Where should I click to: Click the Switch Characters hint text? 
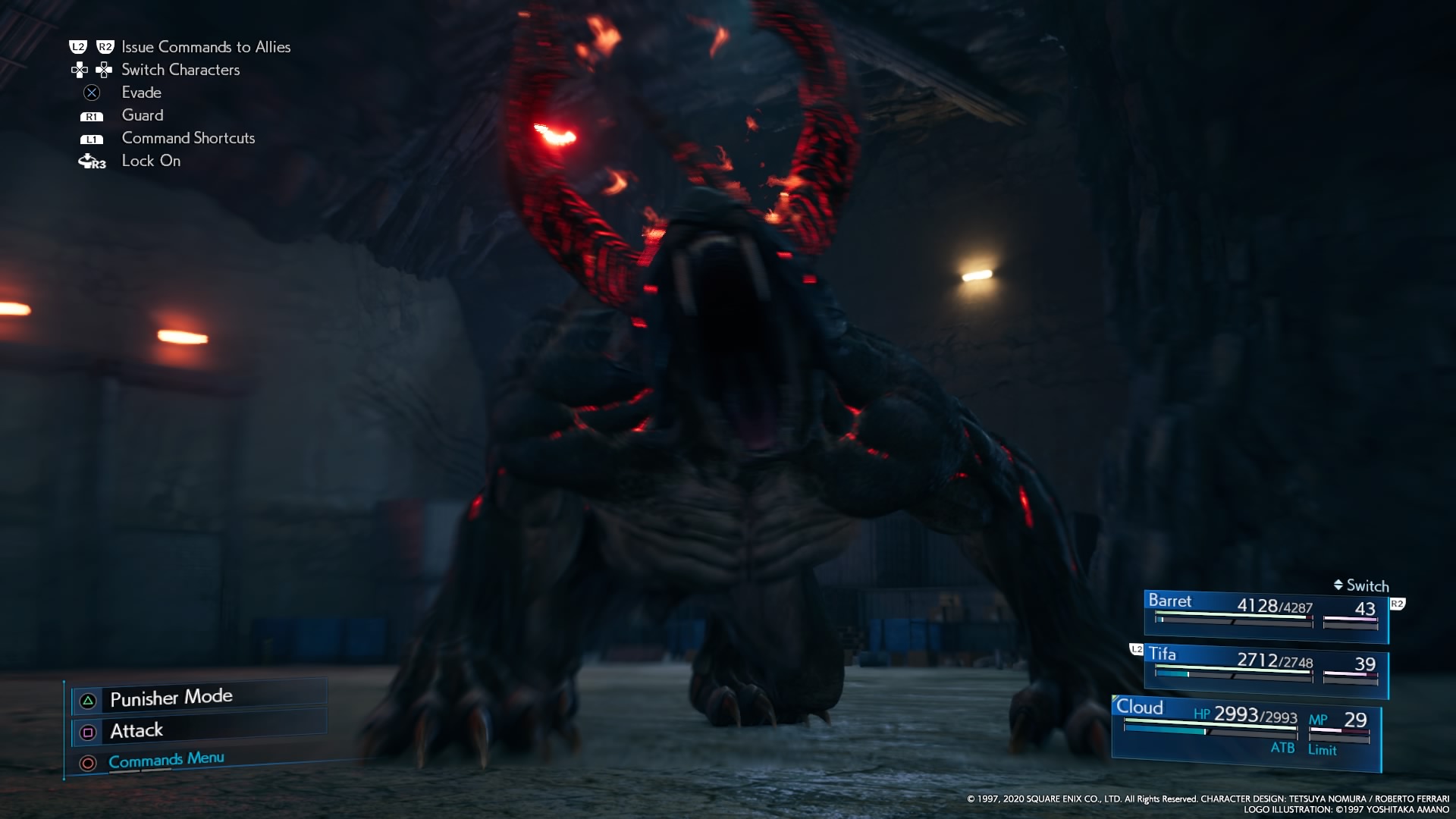pos(180,70)
